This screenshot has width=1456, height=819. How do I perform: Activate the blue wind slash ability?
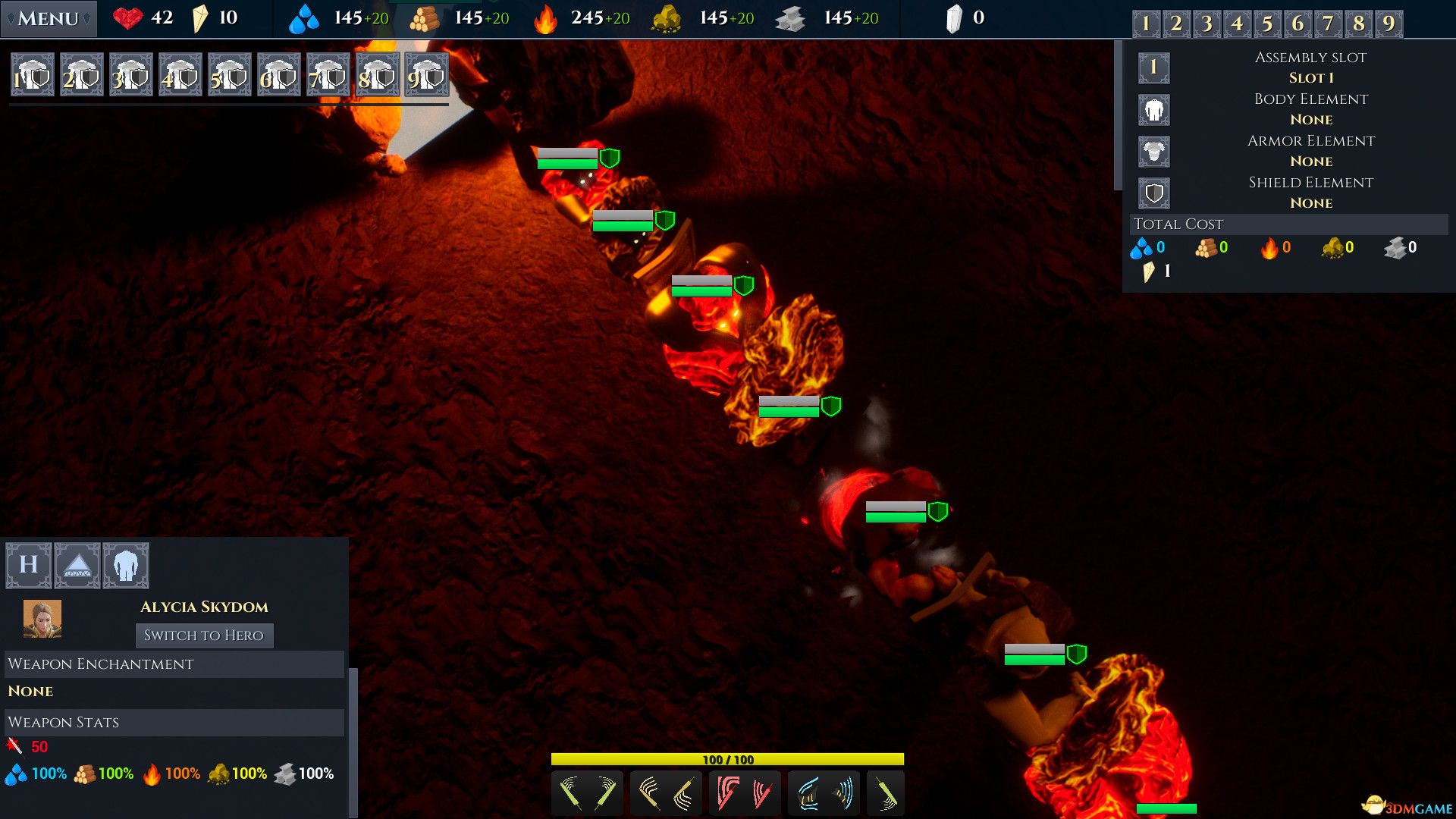824,793
